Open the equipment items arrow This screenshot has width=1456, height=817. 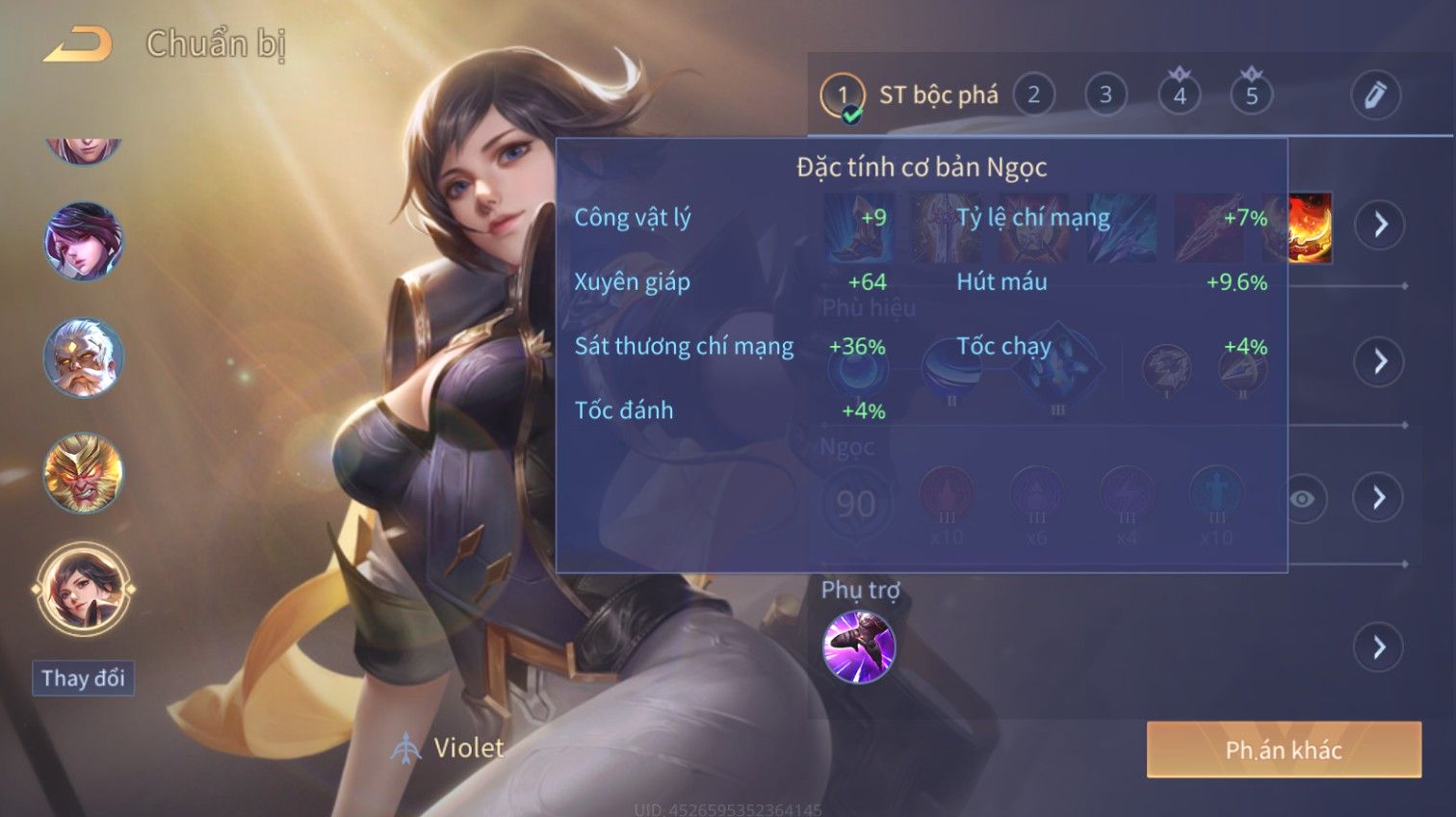(1379, 224)
